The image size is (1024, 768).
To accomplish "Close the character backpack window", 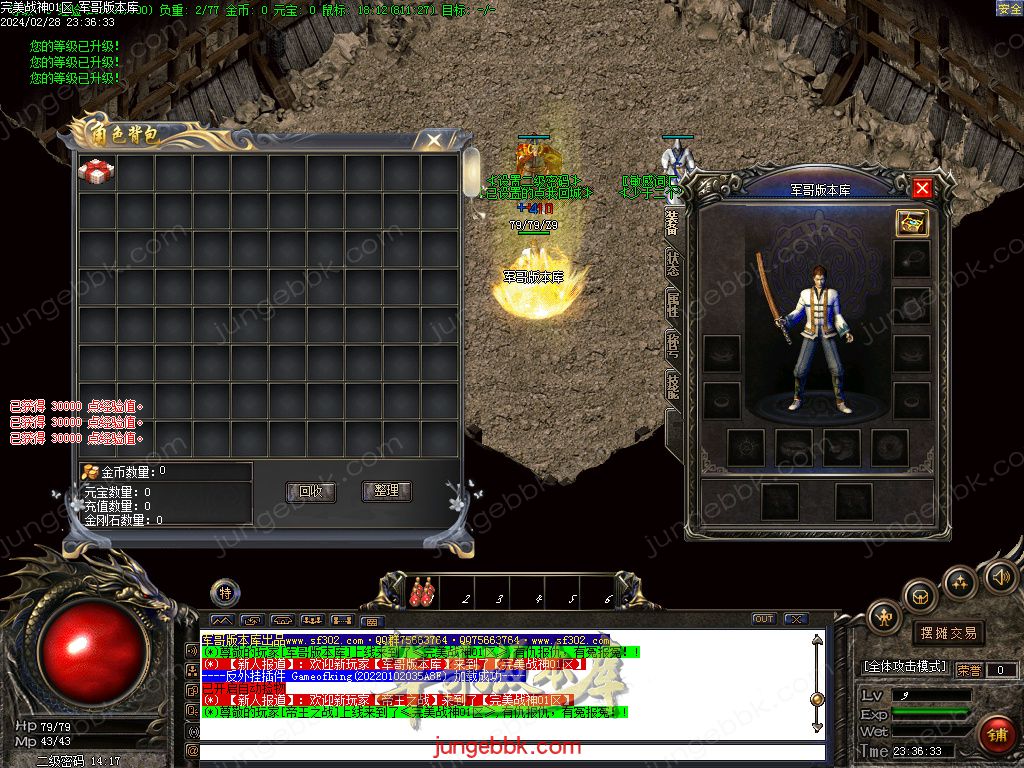I will point(433,140).
